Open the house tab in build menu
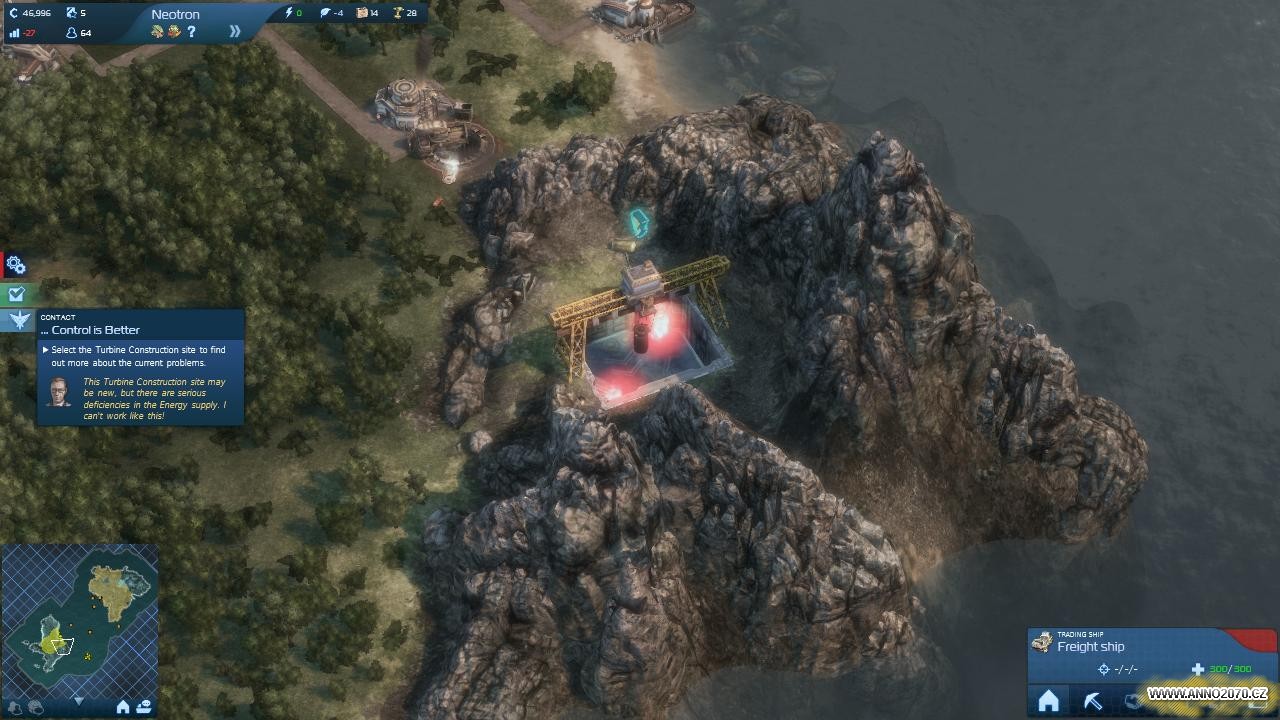This screenshot has height=720, width=1280. coord(1048,701)
